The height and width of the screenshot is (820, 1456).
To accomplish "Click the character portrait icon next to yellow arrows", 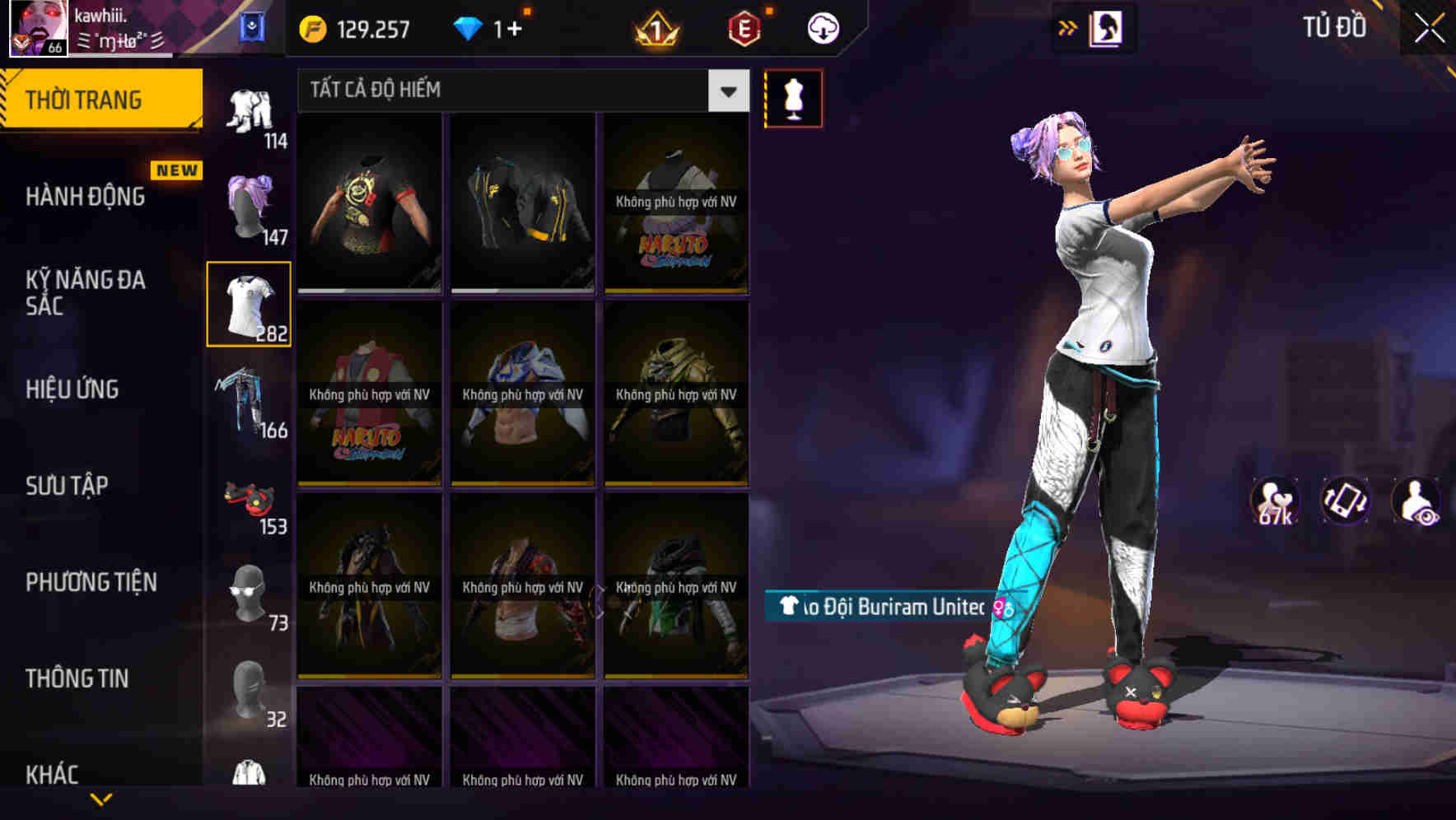I will click(x=1107, y=26).
